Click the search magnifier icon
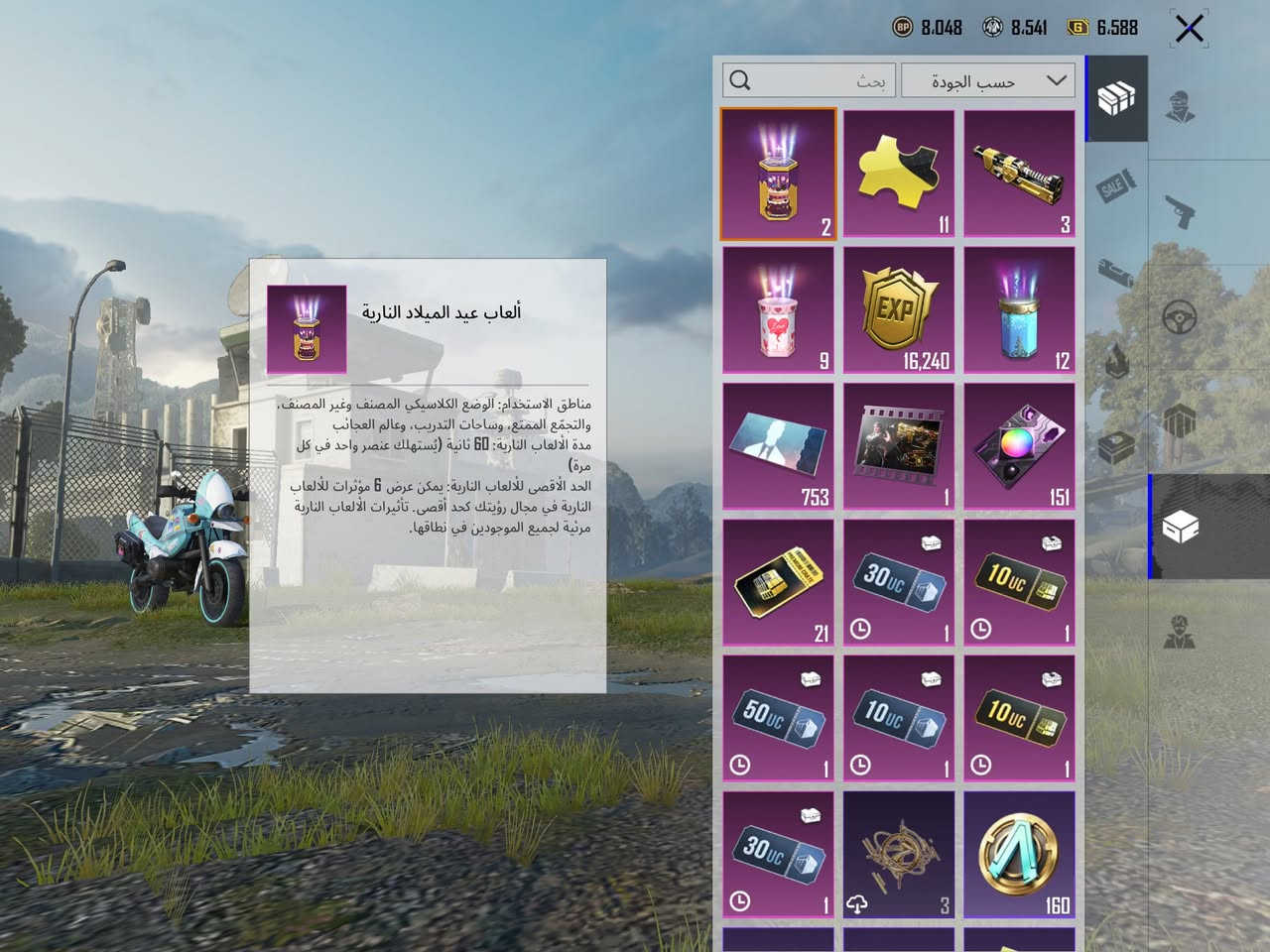Image resolution: width=1270 pixels, height=952 pixels. 739,79
